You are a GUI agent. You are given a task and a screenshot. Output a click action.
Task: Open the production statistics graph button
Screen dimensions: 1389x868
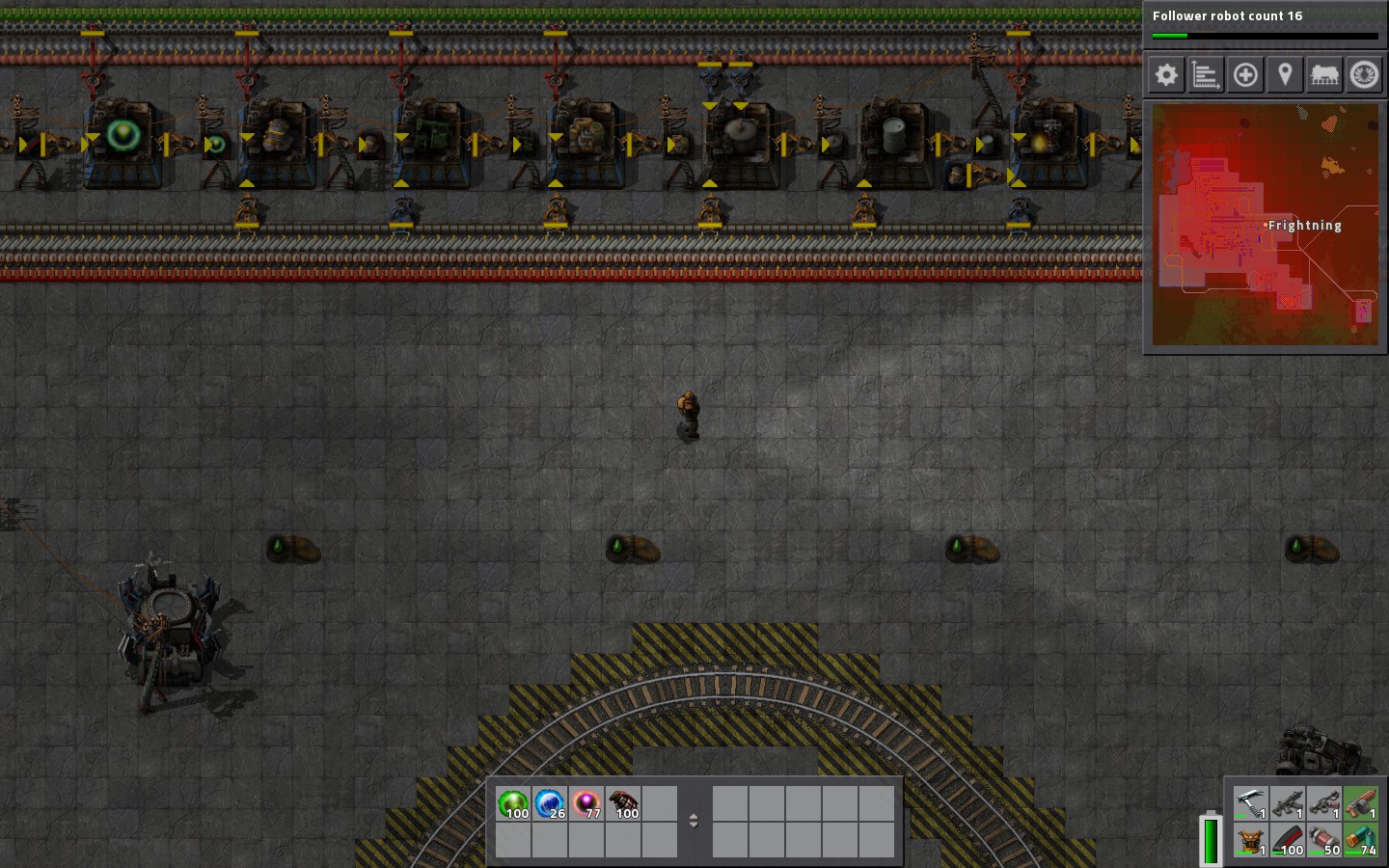(1206, 75)
